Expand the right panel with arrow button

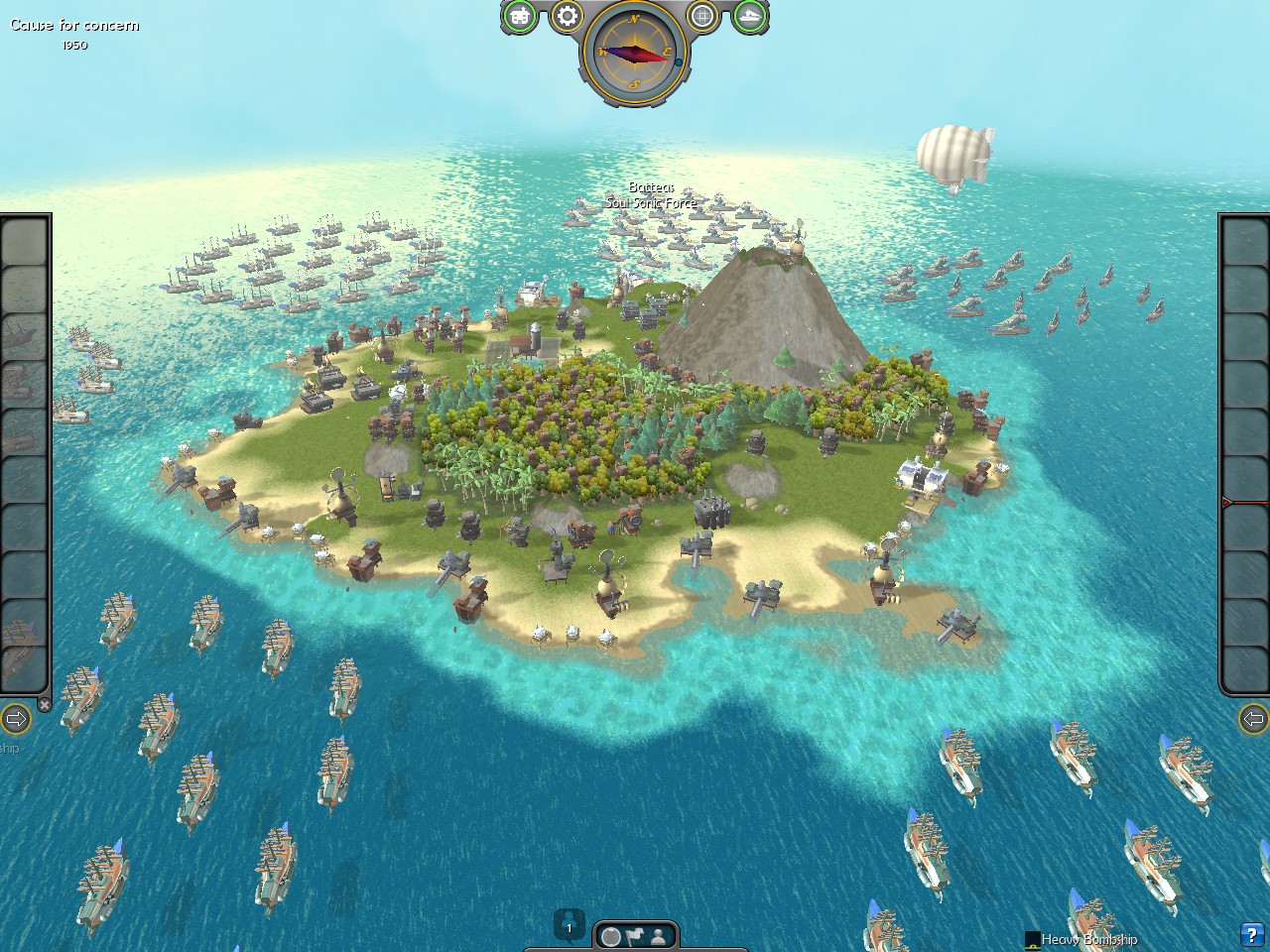click(x=1255, y=718)
